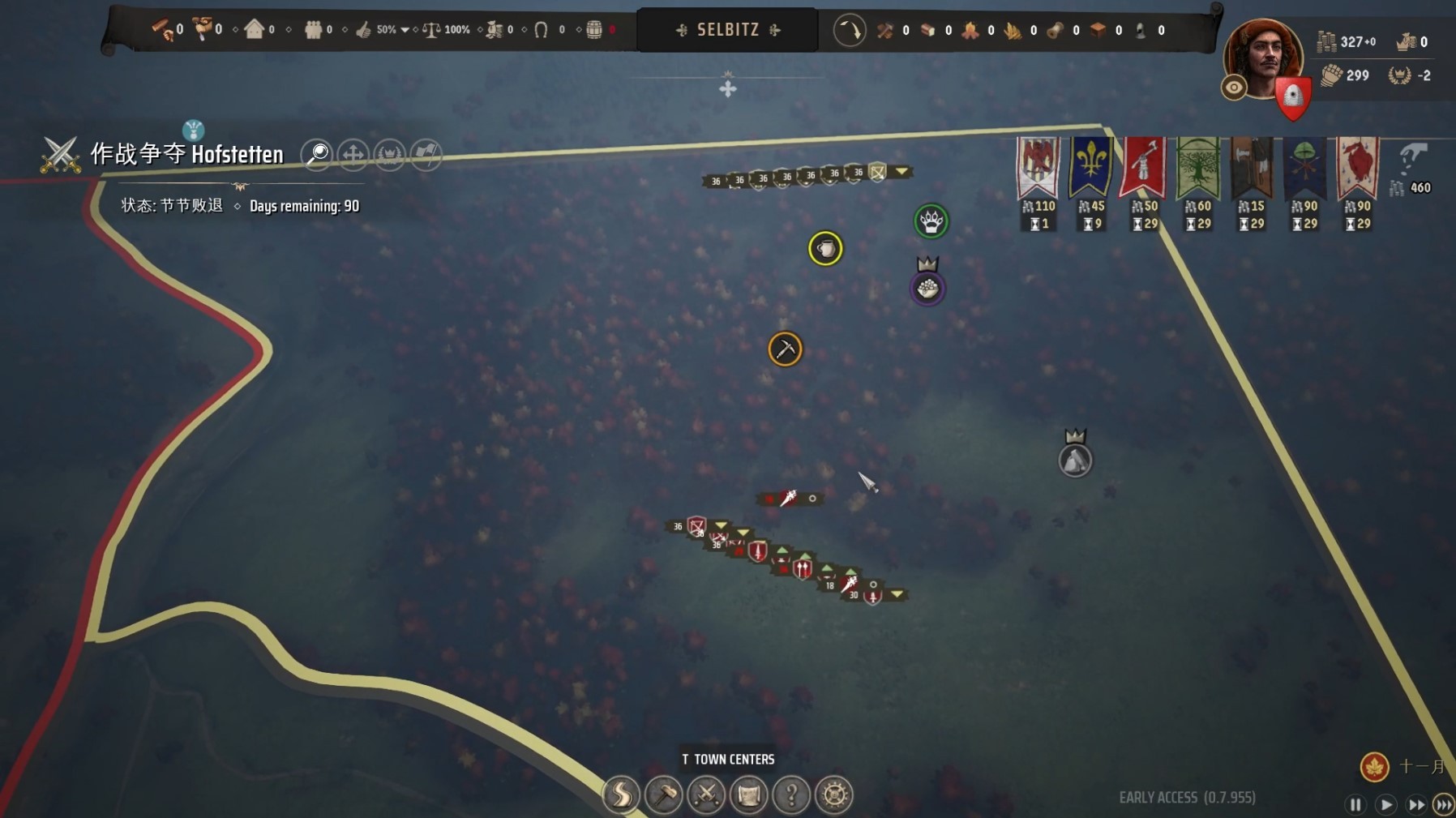The image size is (1456, 818).
Task: Open the roads tool in the bottom toolbar
Action: (621, 794)
